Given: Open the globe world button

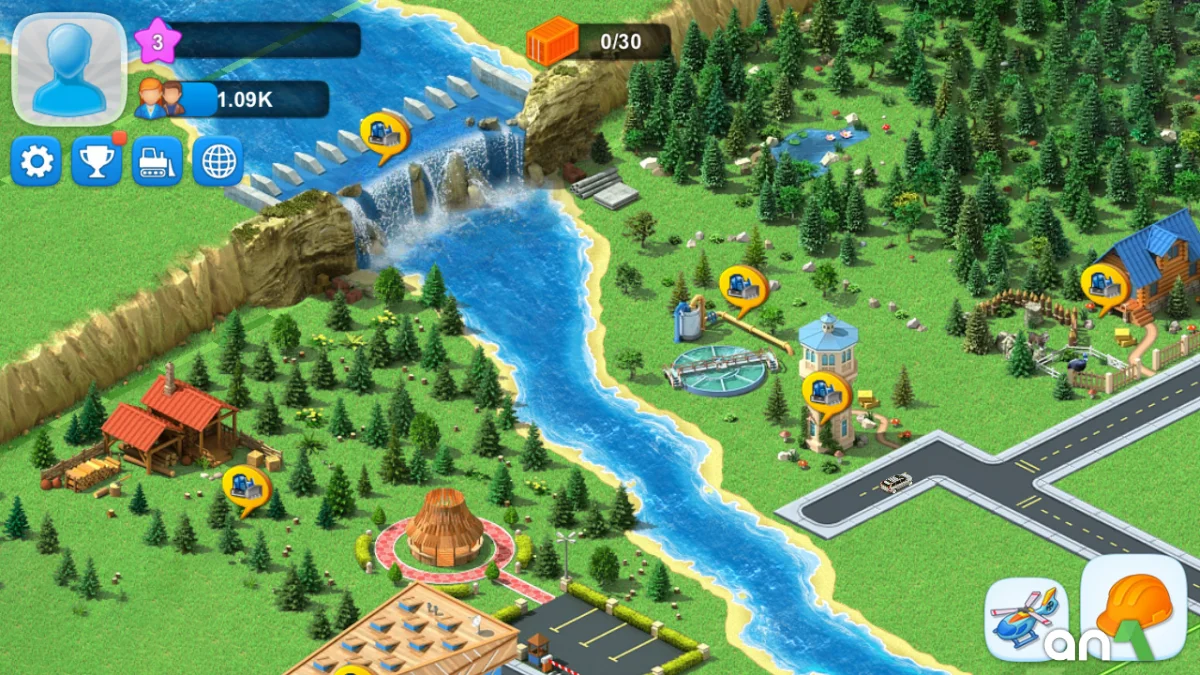Looking at the screenshot, I should 217,161.
